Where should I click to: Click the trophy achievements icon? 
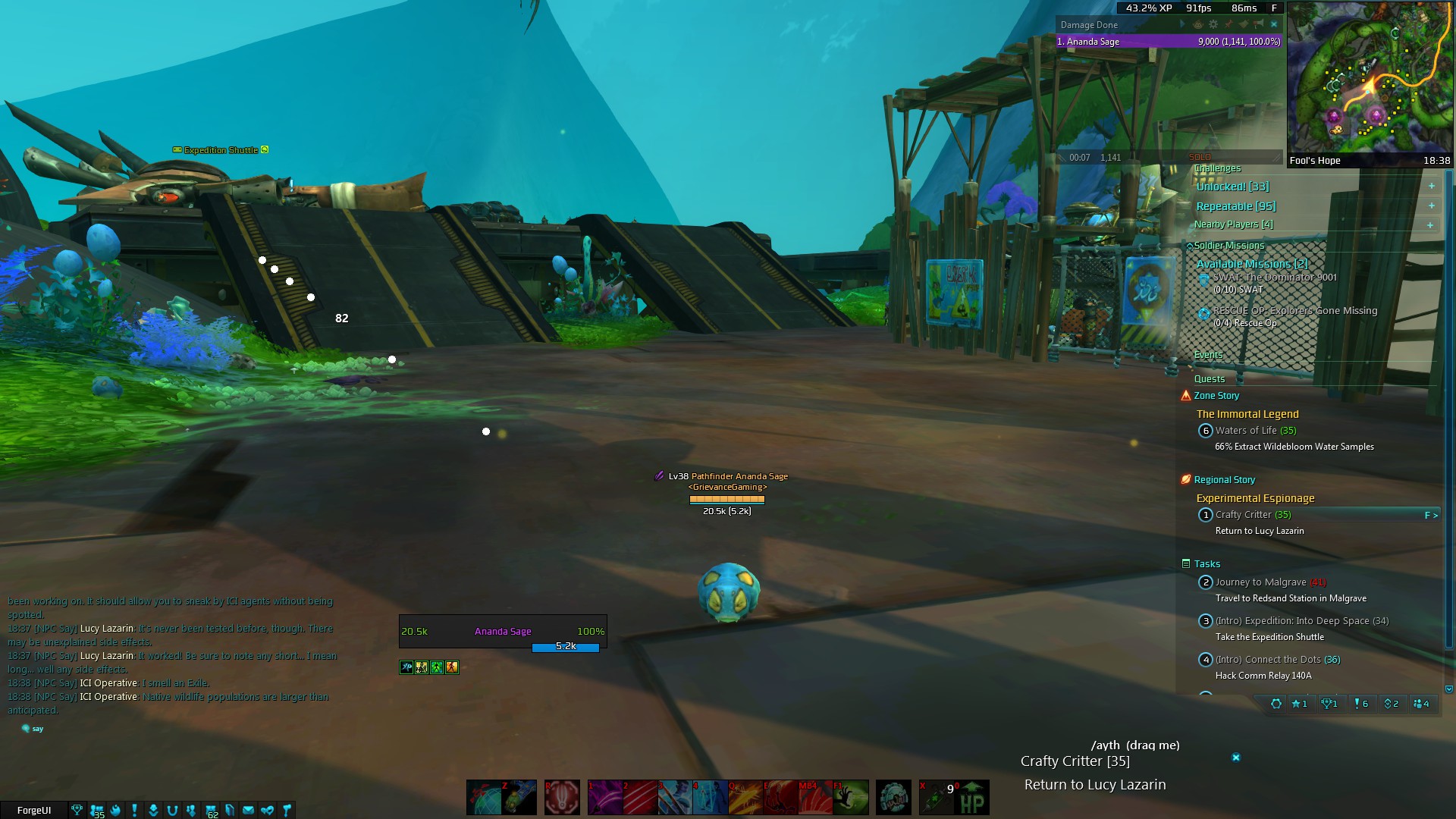click(77, 810)
